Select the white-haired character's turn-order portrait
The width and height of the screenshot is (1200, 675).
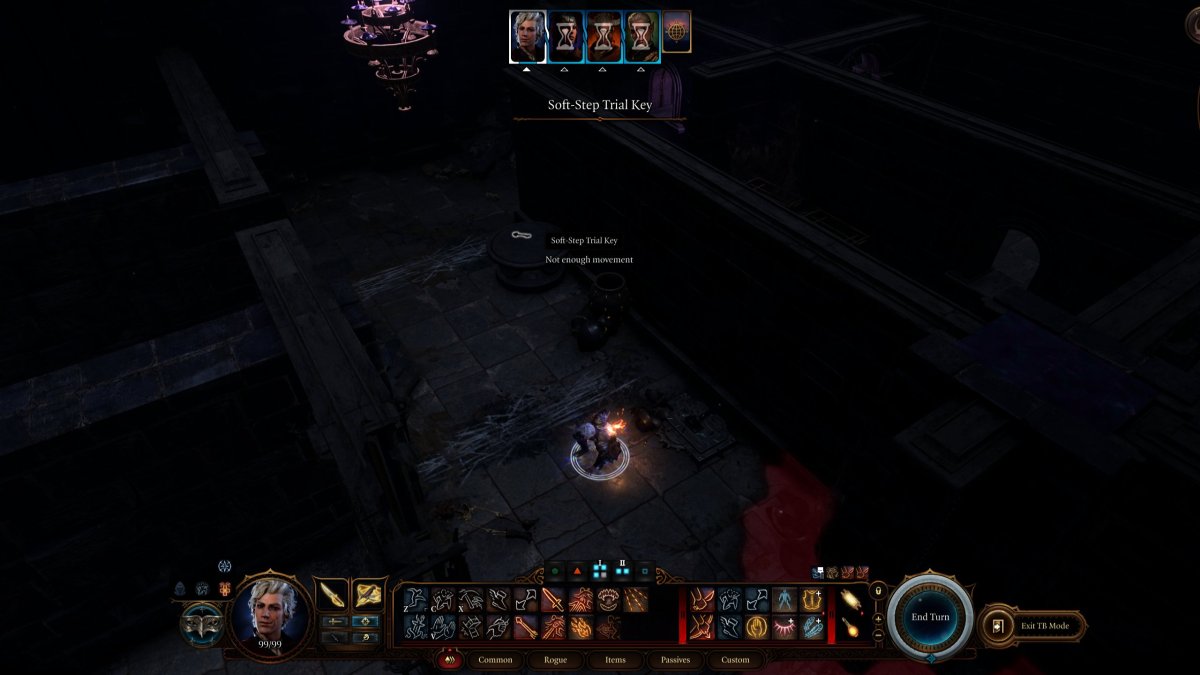pyautogui.click(x=528, y=37)
